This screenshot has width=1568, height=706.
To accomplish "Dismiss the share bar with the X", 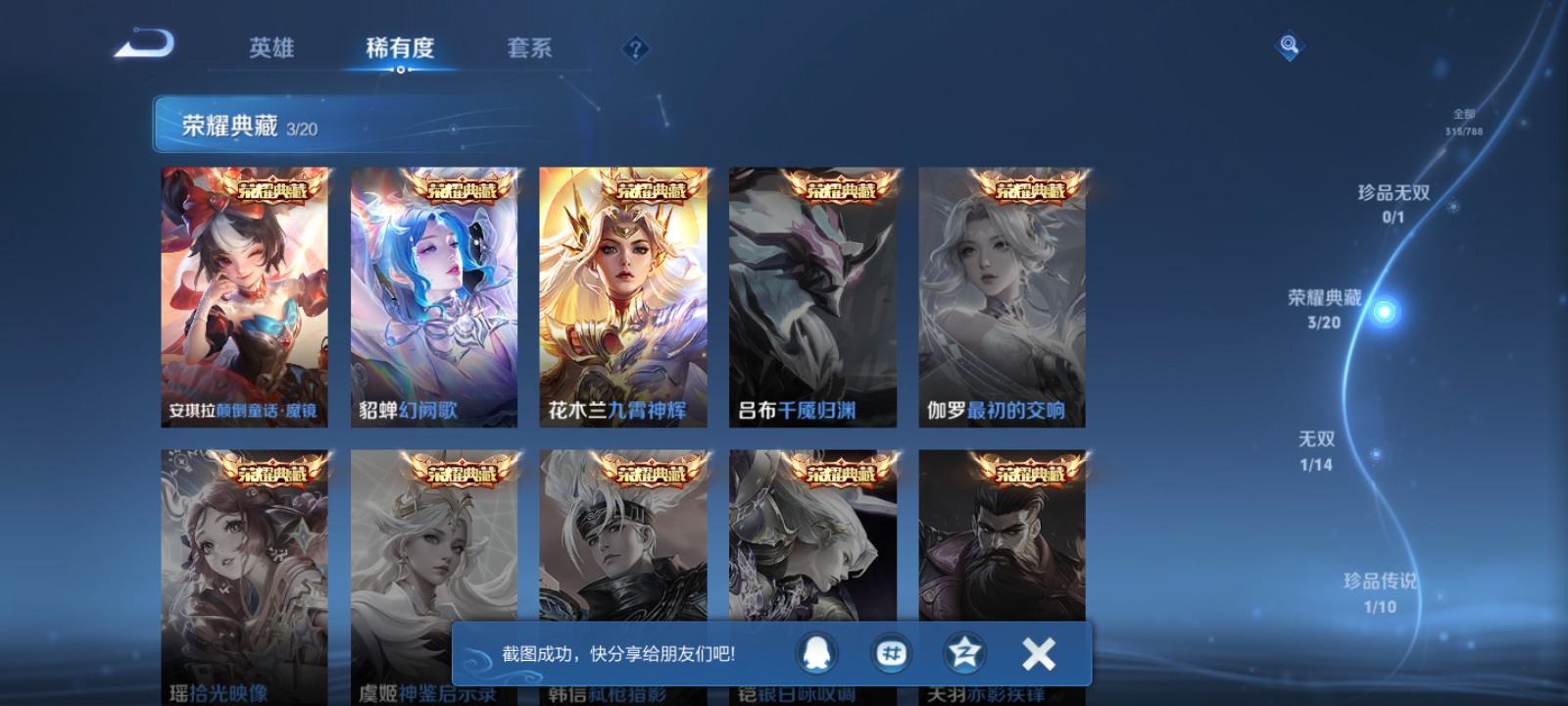I will 1038,652.
